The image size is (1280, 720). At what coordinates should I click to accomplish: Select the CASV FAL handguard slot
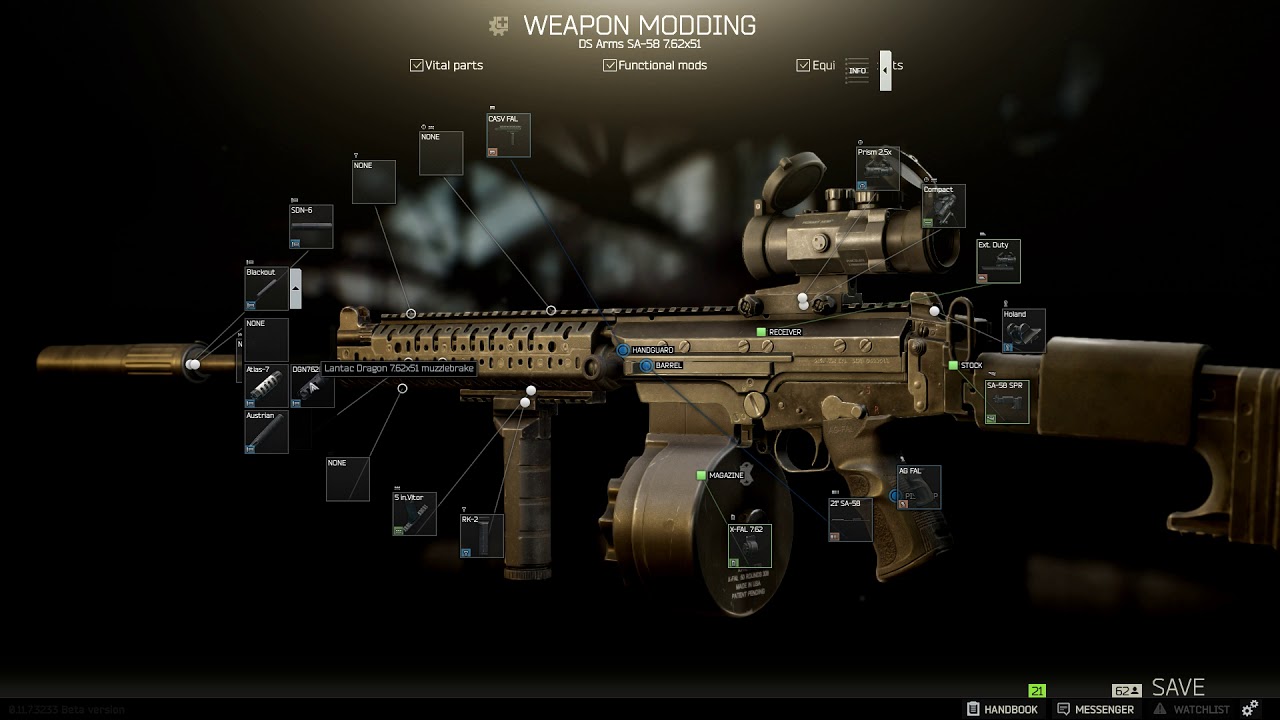[508, 136]
